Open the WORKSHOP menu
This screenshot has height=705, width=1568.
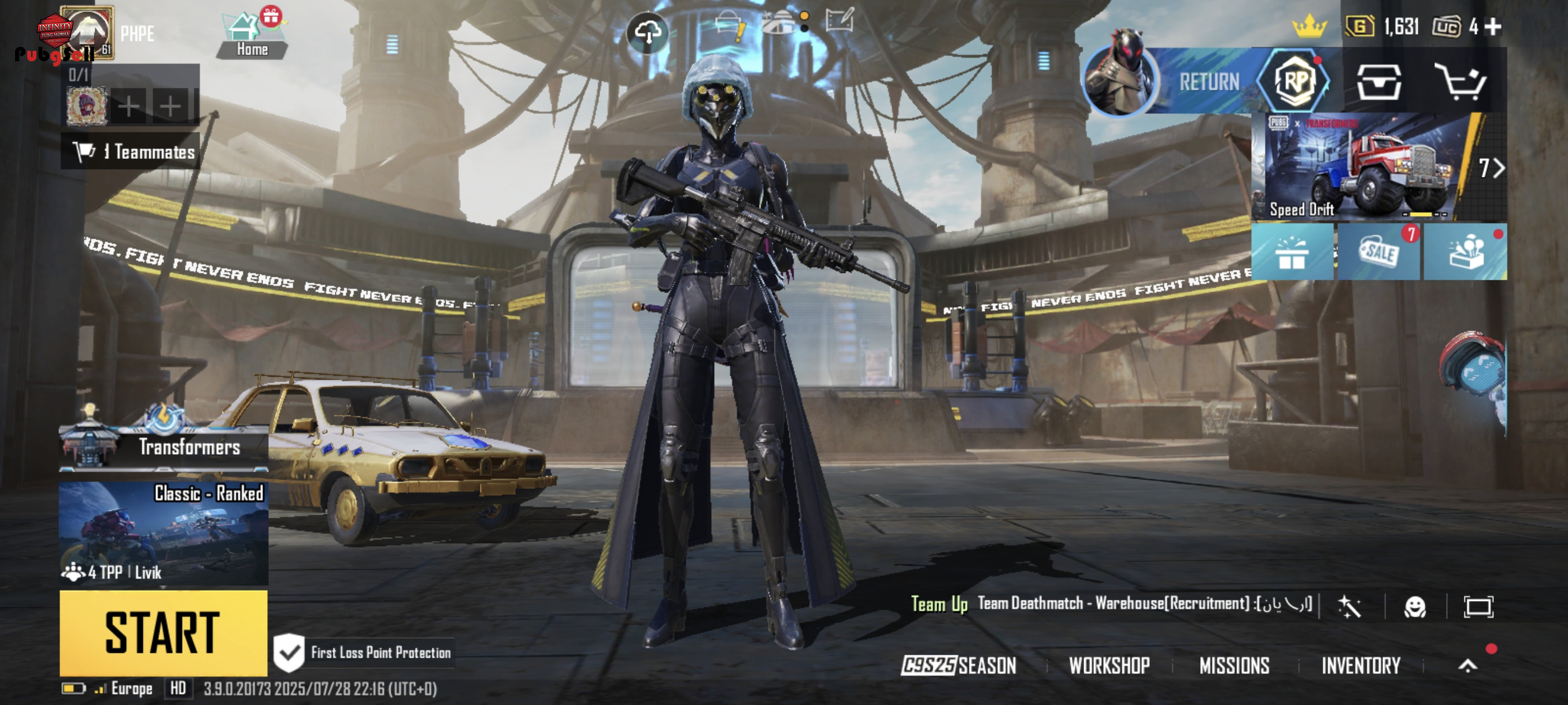coord(1109,666)
